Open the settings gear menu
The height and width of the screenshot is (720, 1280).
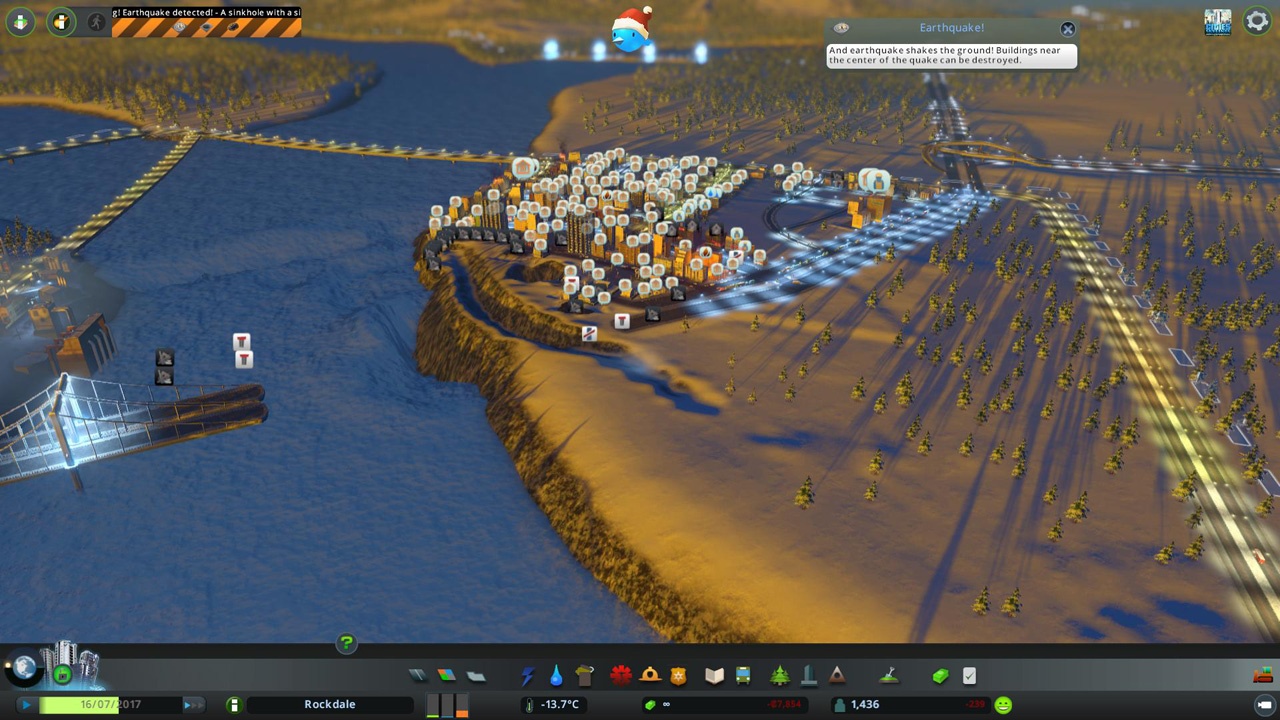pyautogui.click(x=1256, y=20)
